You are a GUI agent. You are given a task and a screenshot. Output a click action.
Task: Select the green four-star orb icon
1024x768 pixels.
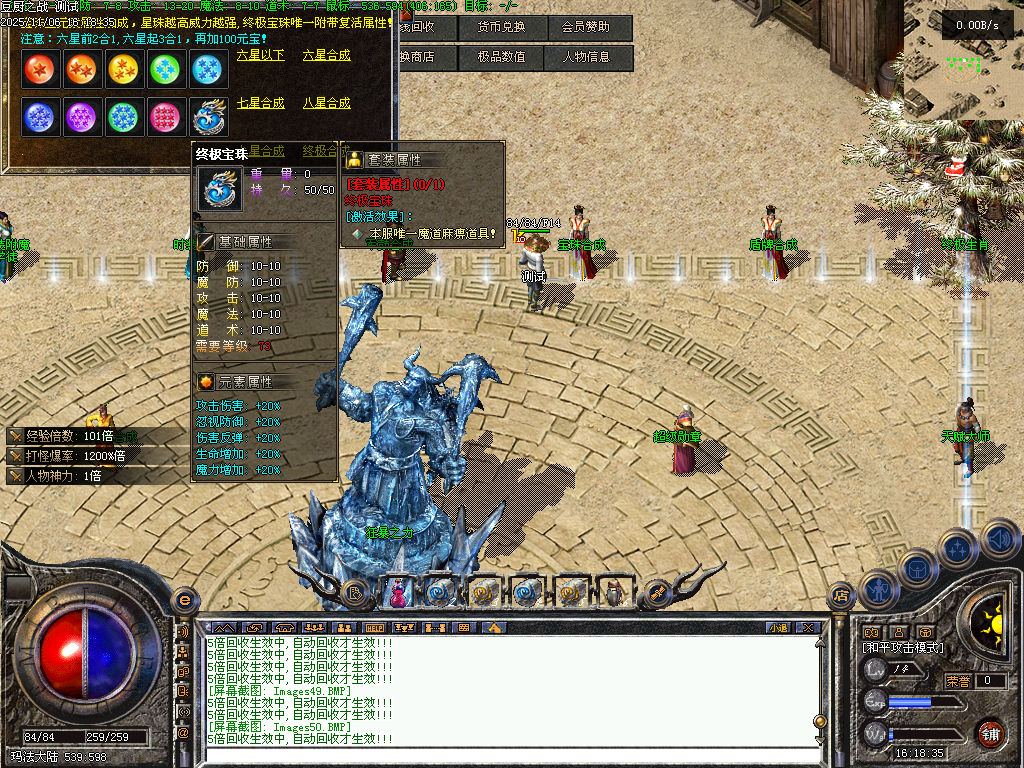(x=165, y=69)
